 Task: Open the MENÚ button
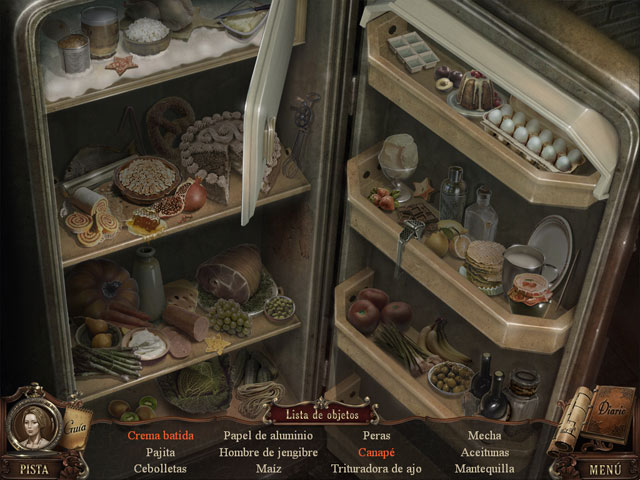[605, 467]
